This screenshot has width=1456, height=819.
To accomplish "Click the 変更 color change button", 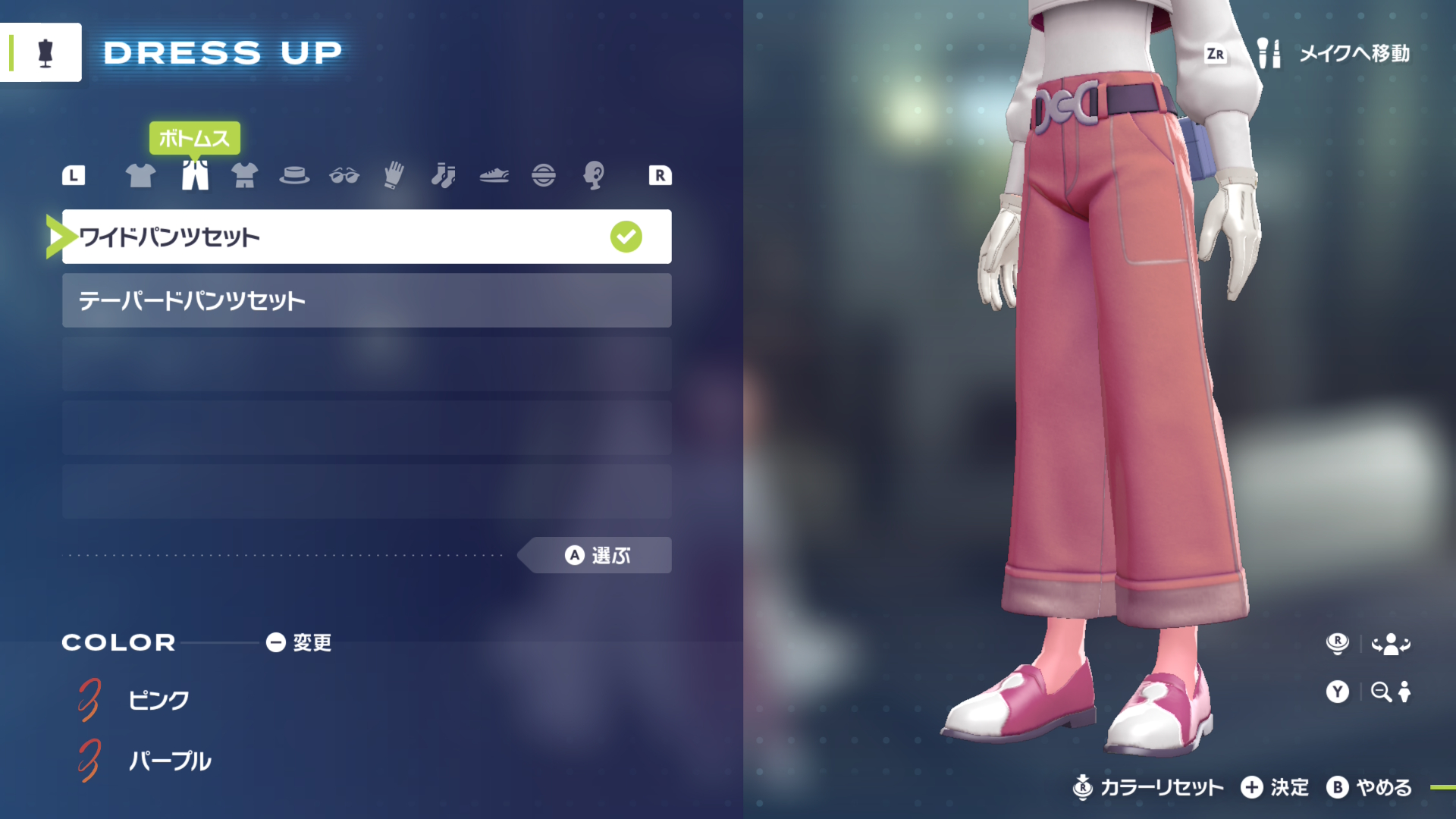I will 300,643.
